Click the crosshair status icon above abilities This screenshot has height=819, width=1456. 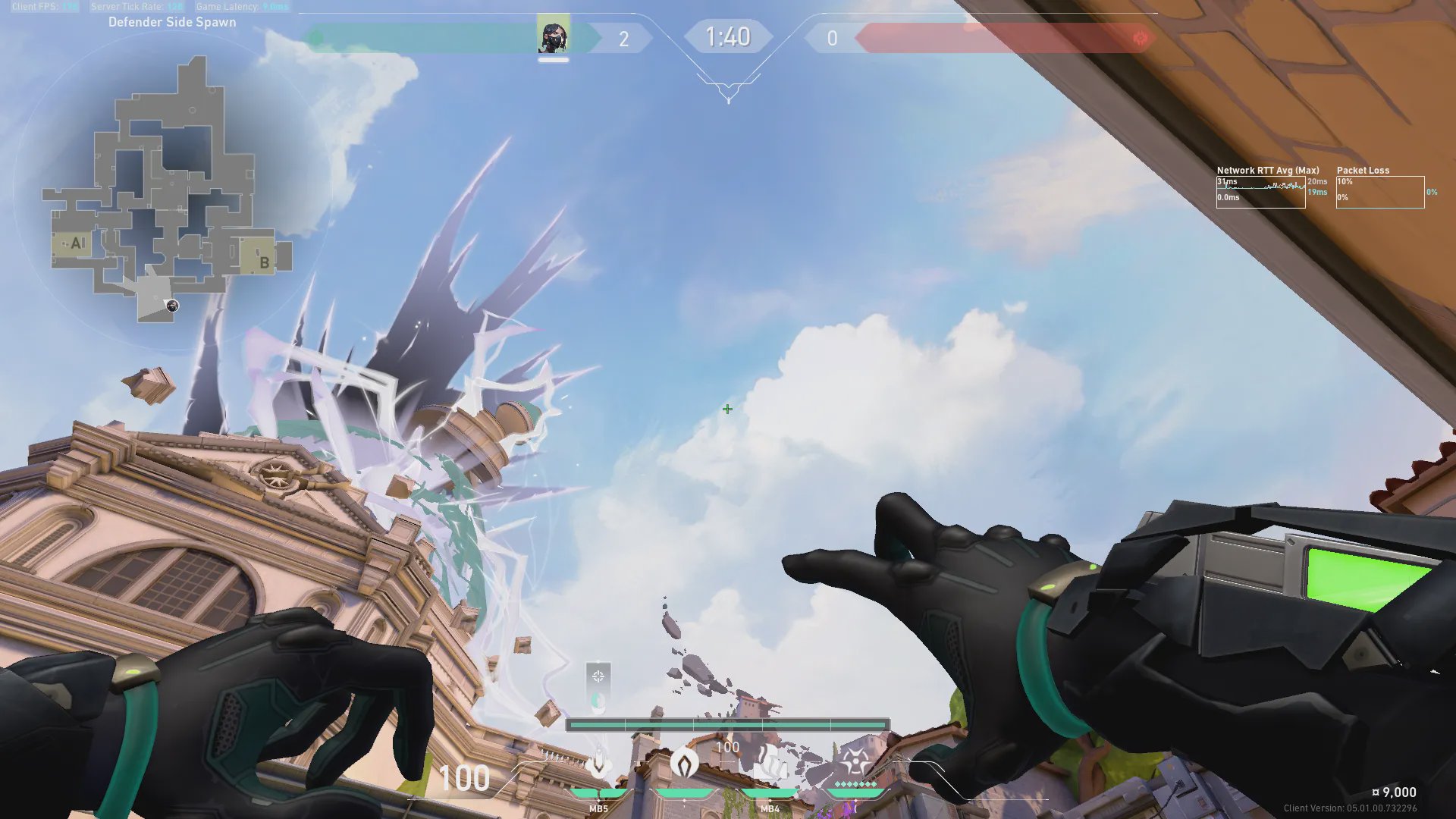(598, 676)
